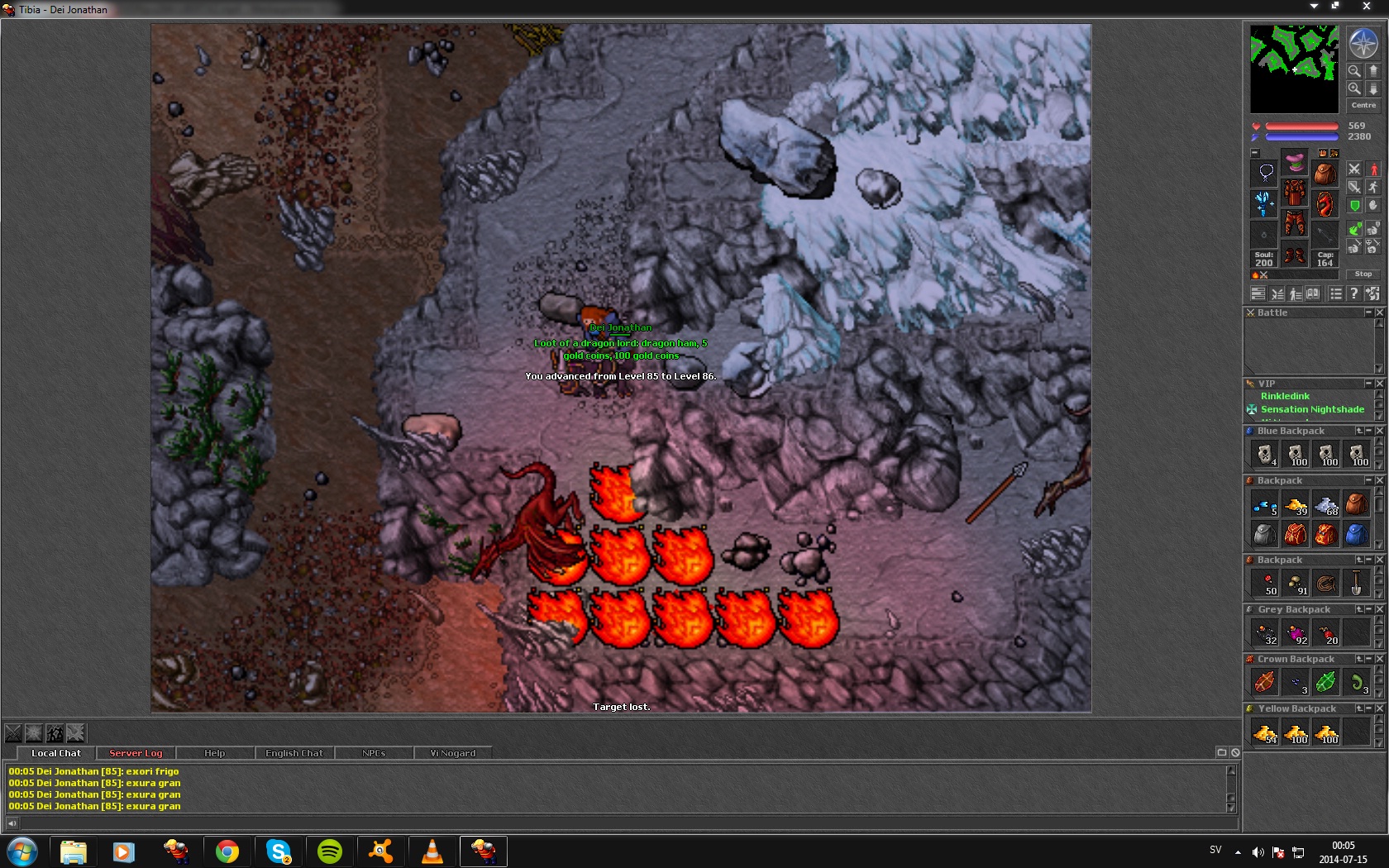The height and width of the screenshot is (868, 1389).
Task: Close the Yellow Backpack container
Action: tap(1379, 708)
